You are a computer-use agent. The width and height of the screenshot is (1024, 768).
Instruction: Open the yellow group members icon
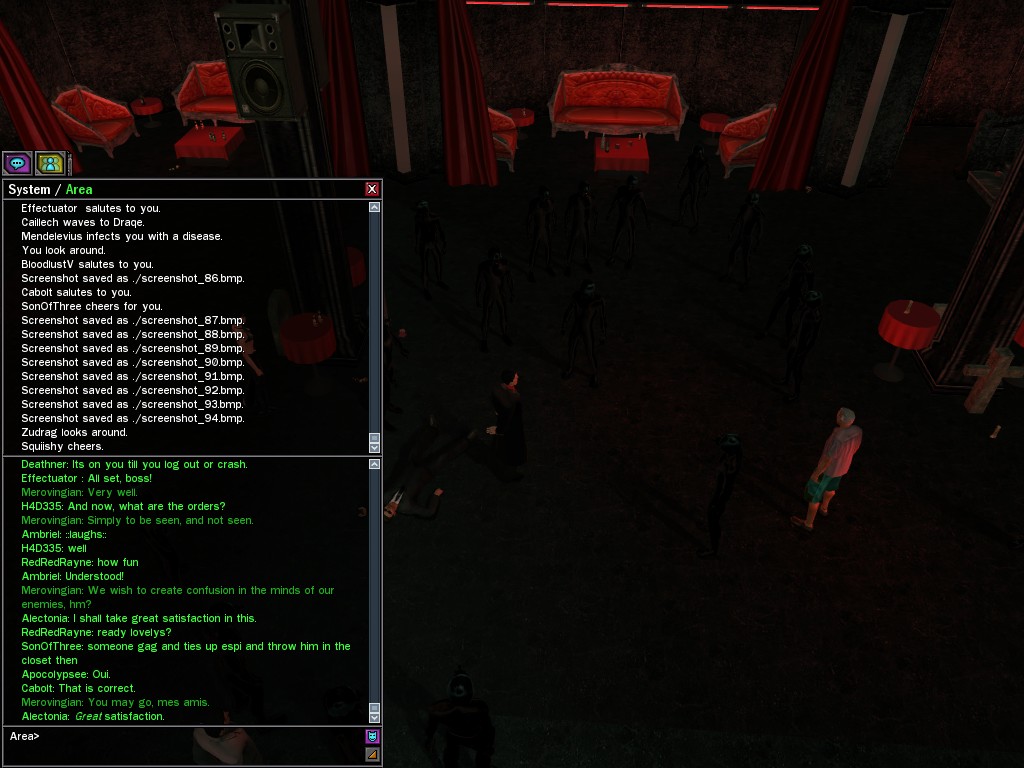[50, 163]
